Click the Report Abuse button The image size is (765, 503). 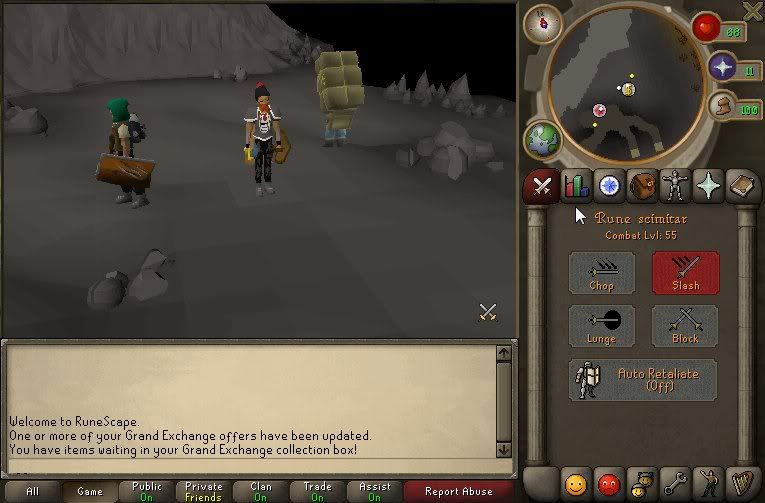(x=458, y=491)
